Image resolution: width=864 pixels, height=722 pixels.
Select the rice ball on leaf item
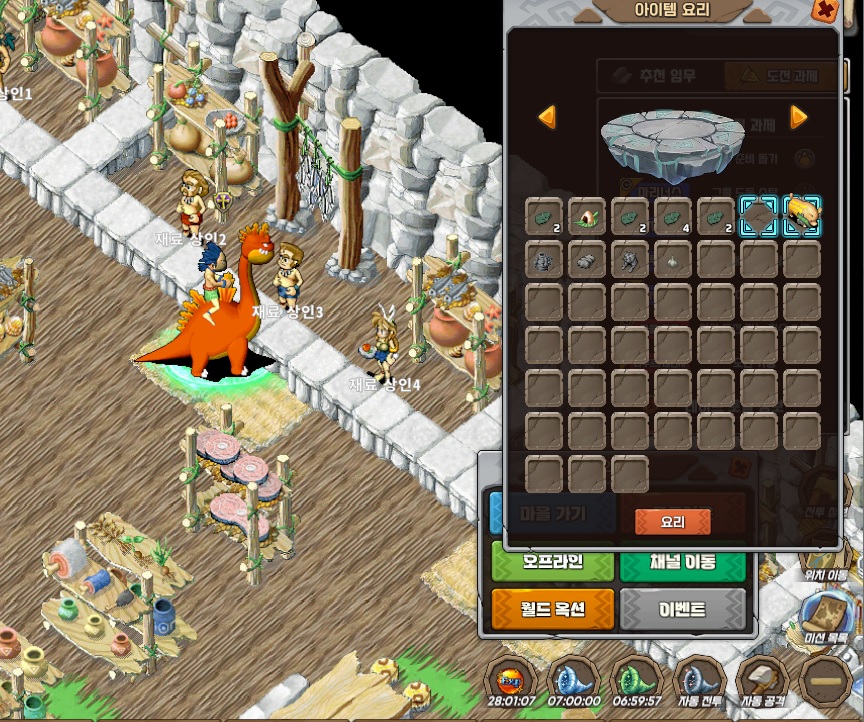(x=587, y=215)
